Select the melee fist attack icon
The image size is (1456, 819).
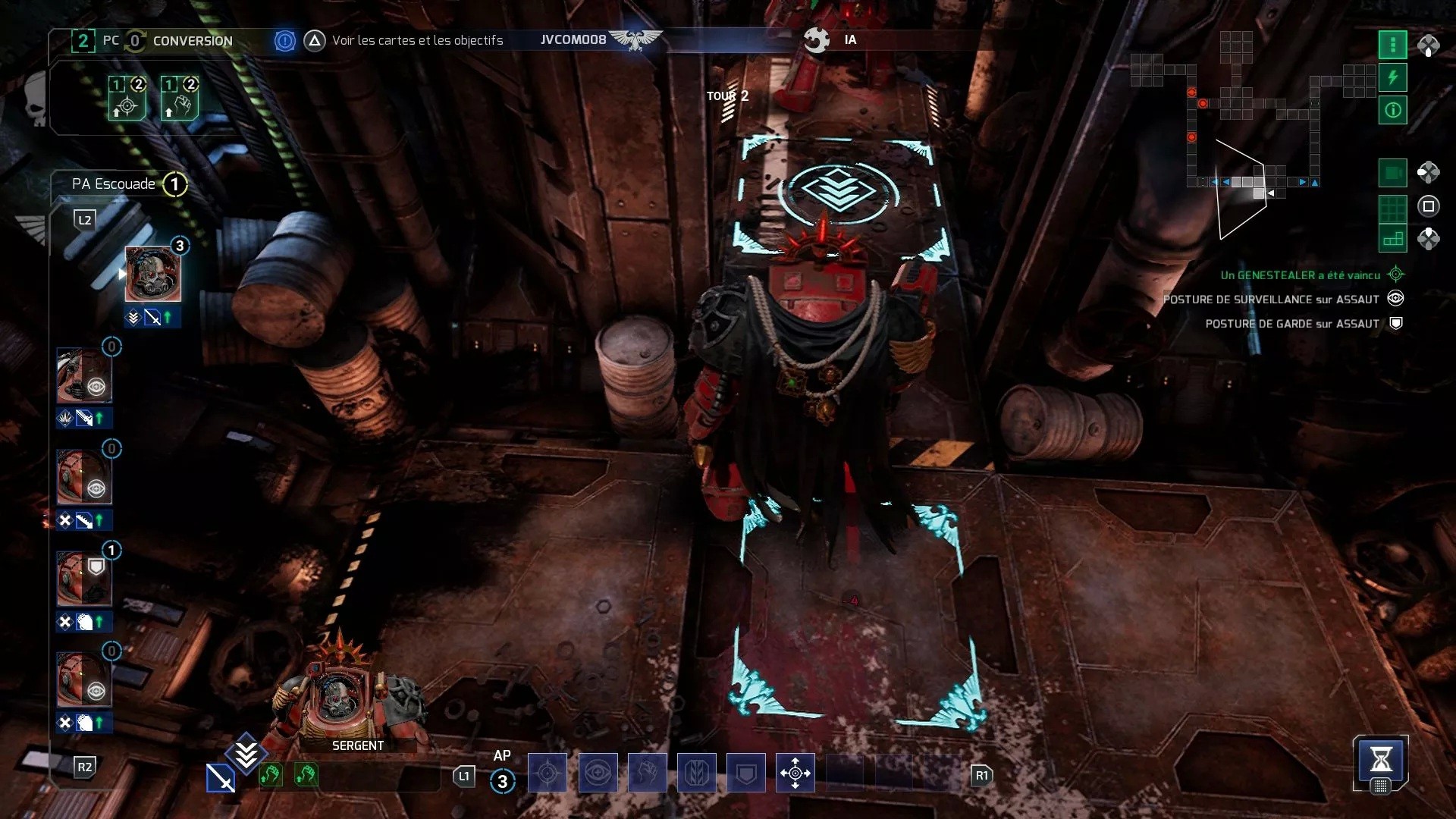[x=648, y=773]
